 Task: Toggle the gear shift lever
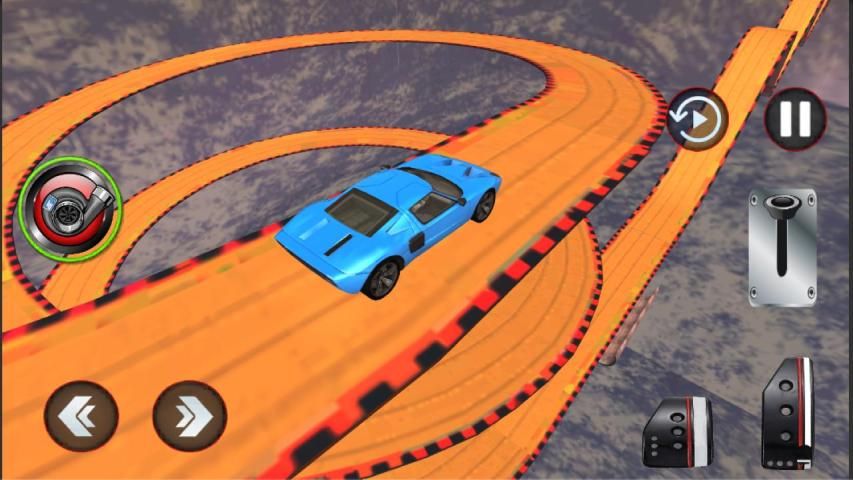[782, 247]
